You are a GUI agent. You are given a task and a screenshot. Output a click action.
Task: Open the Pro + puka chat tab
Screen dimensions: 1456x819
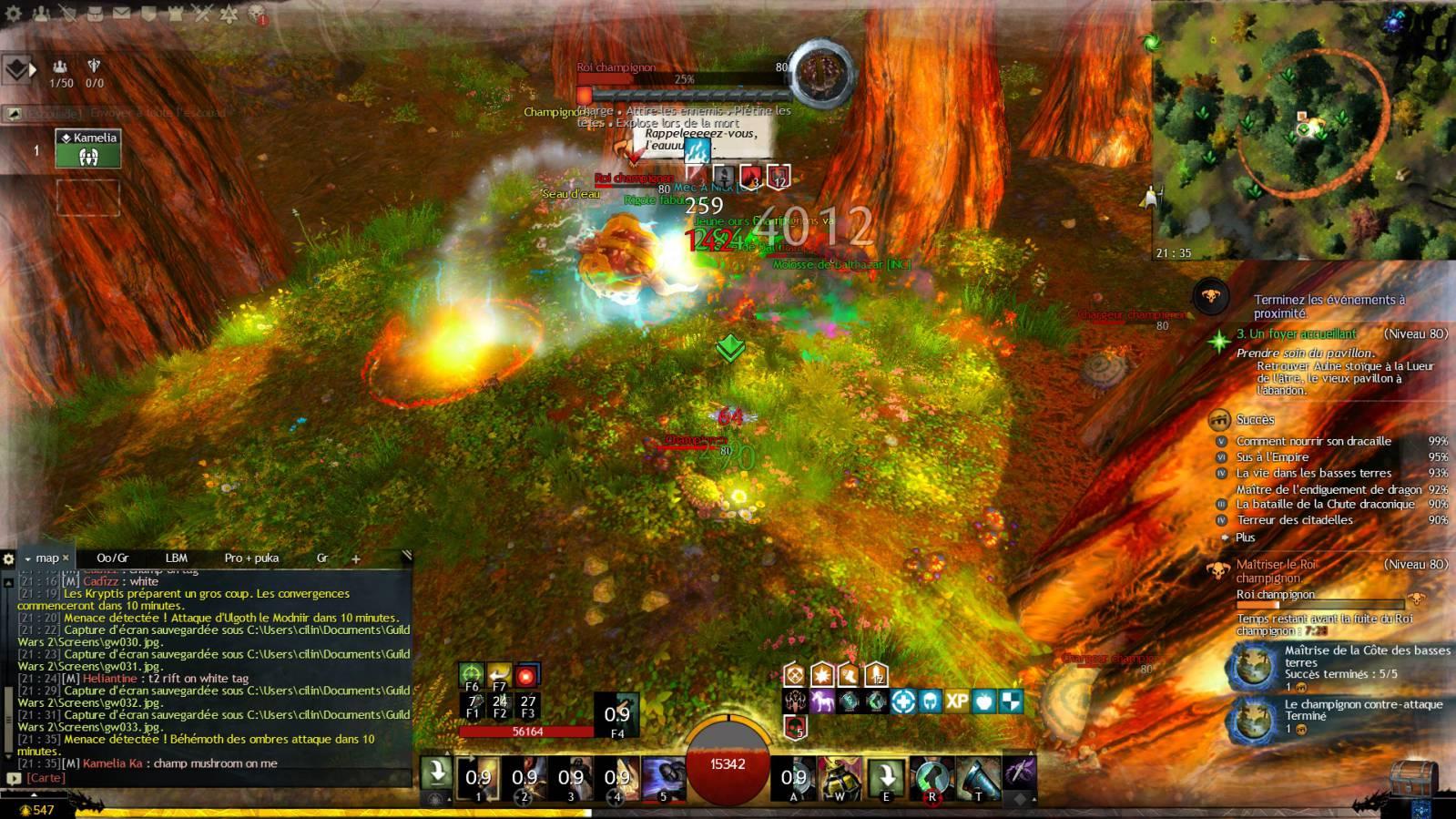251,558
